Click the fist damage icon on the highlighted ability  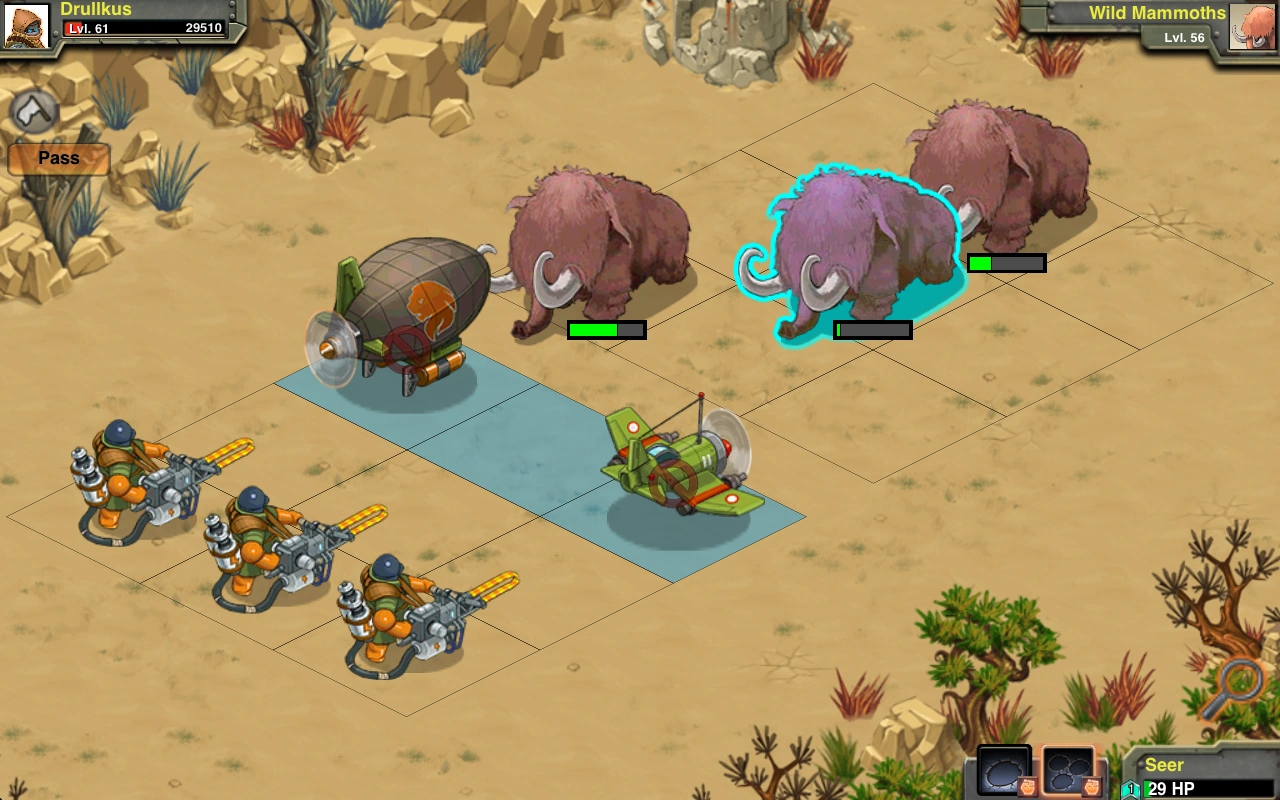(1091, 786)
